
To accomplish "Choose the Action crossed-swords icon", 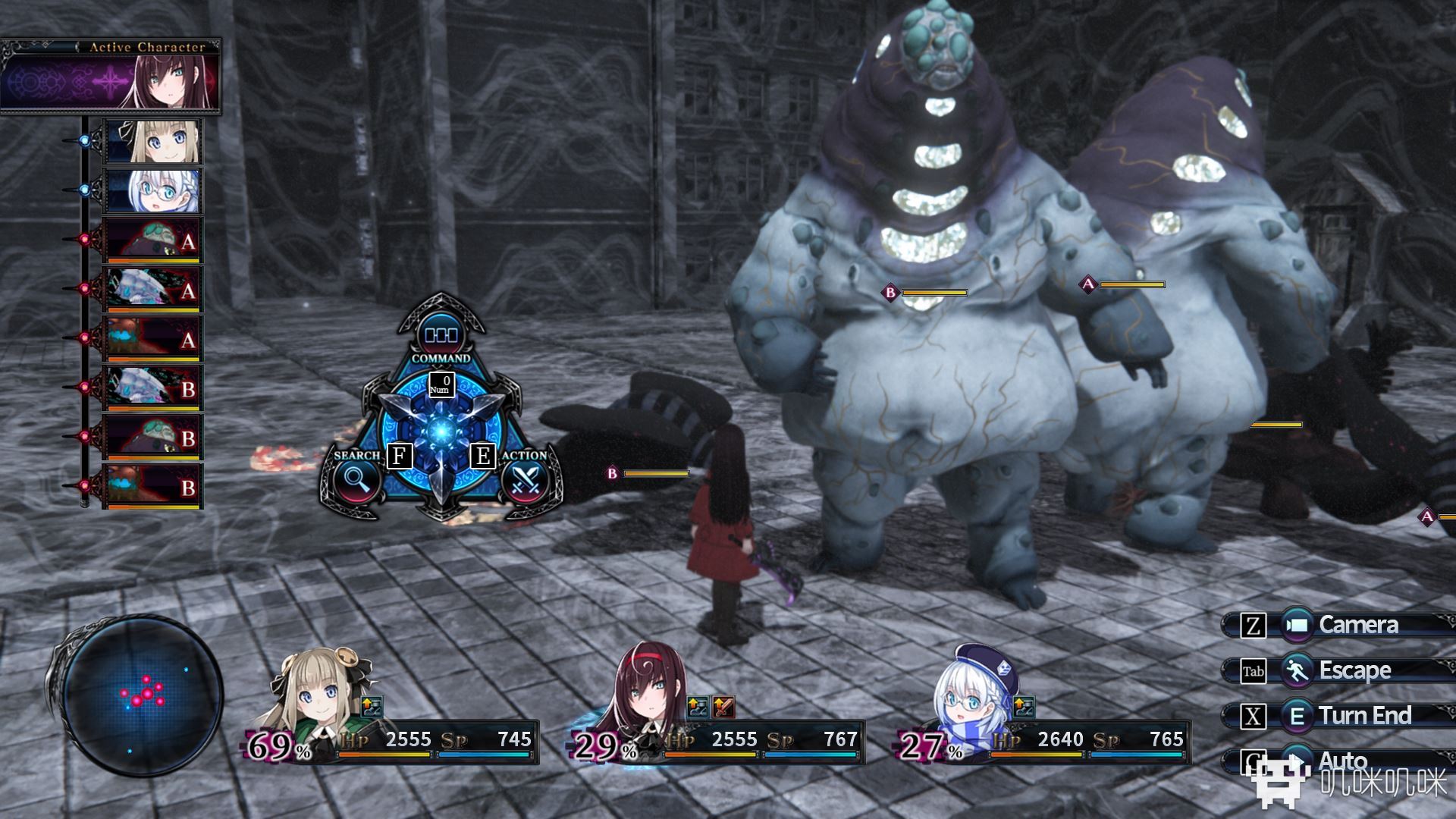I will tap(526, 479).
